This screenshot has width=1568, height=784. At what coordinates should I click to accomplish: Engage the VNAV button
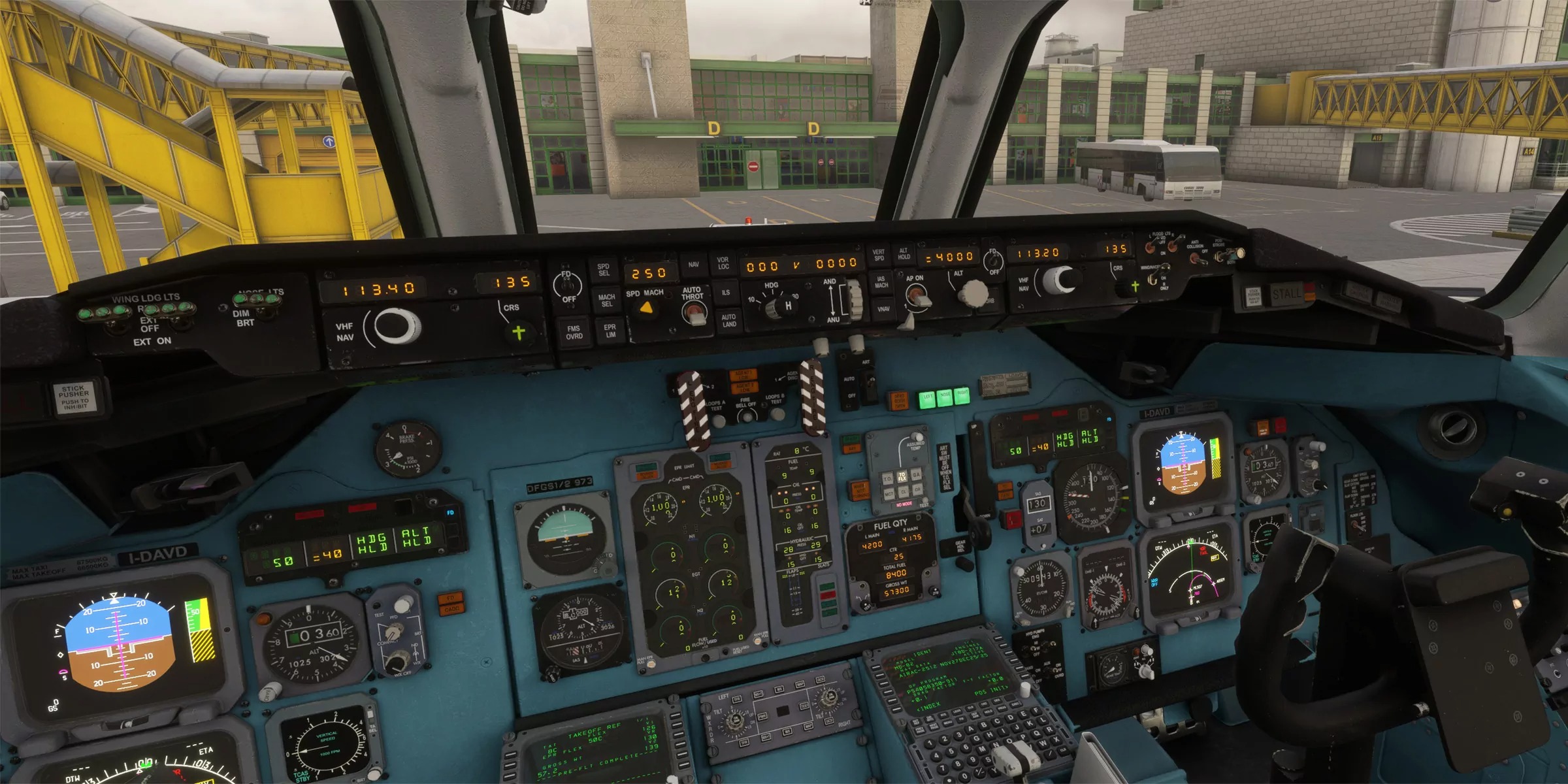click(883, 309)
